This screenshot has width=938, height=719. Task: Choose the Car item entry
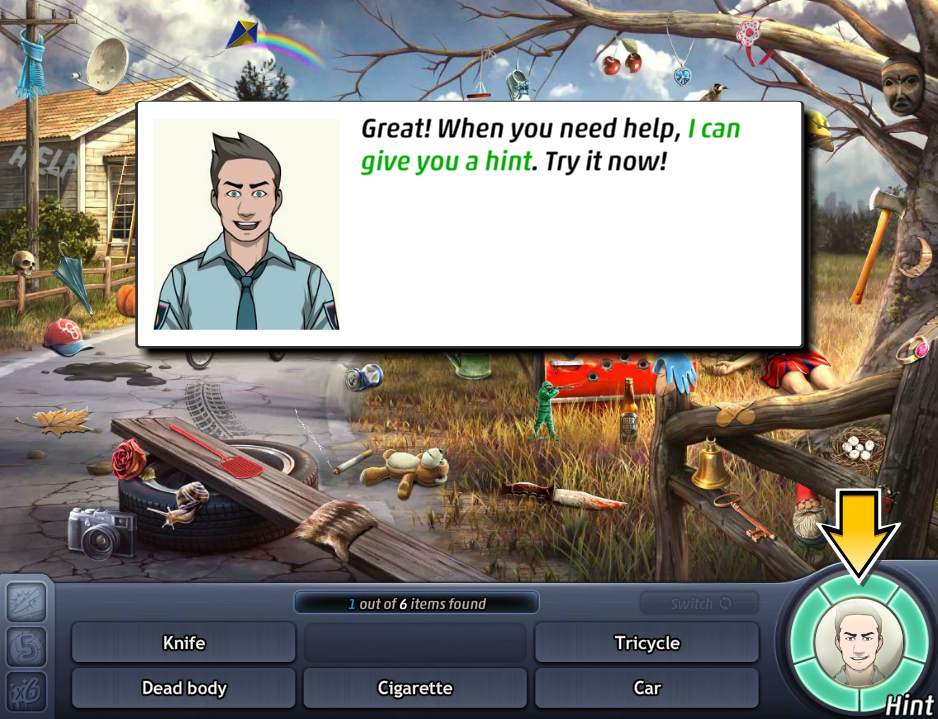tap(647, 688)
